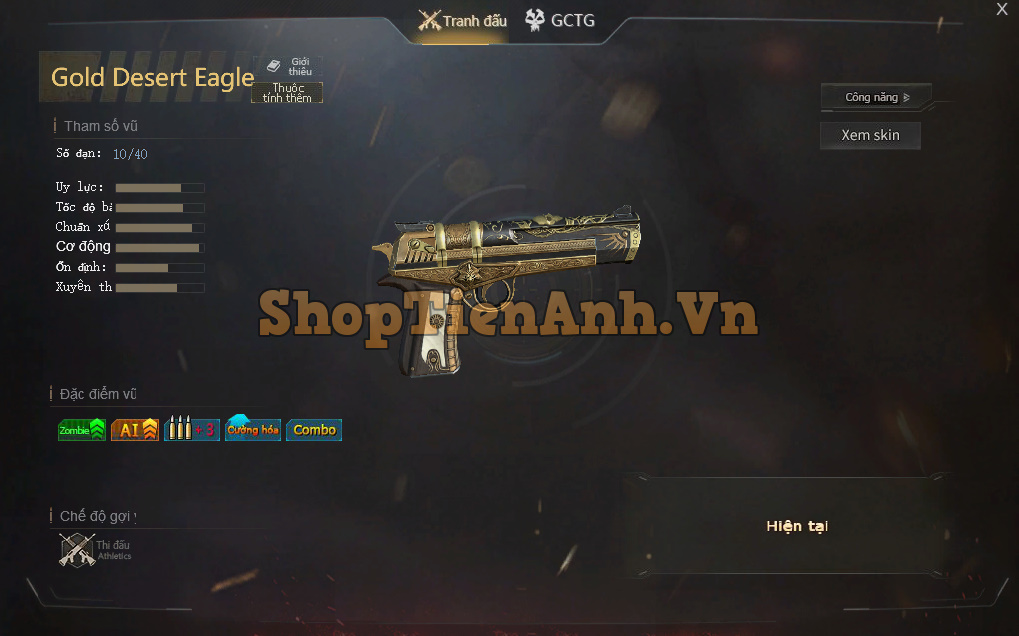Select the Zombie trait icon
1019x636 pixels.
click(81, 430)
